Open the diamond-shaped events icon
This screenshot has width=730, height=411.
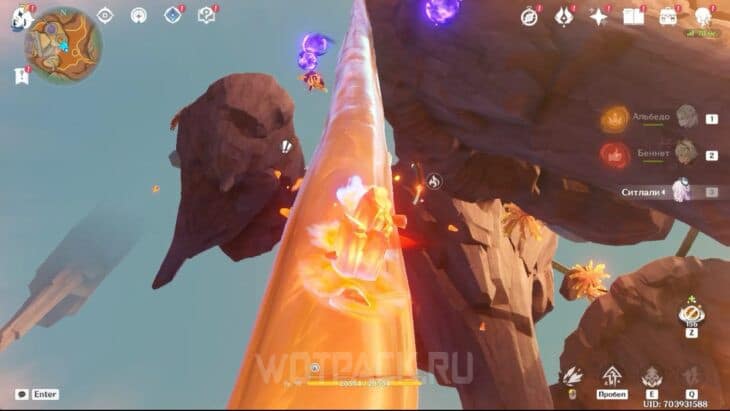pos(172,15)
